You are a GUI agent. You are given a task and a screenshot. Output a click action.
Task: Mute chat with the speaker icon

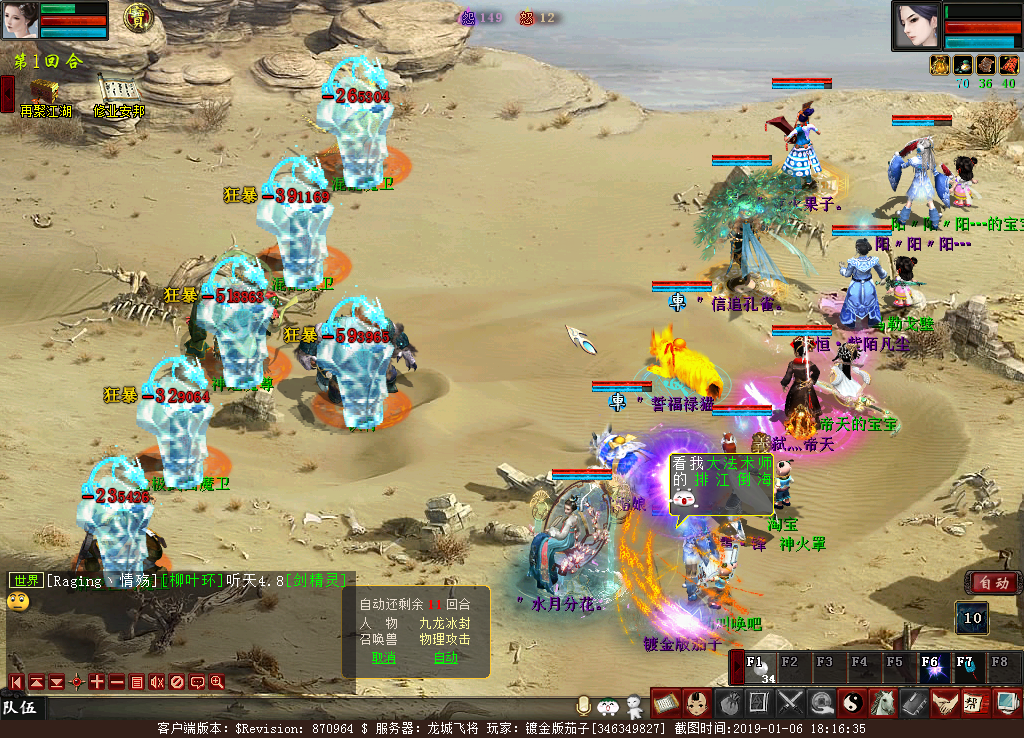(157, 682)
